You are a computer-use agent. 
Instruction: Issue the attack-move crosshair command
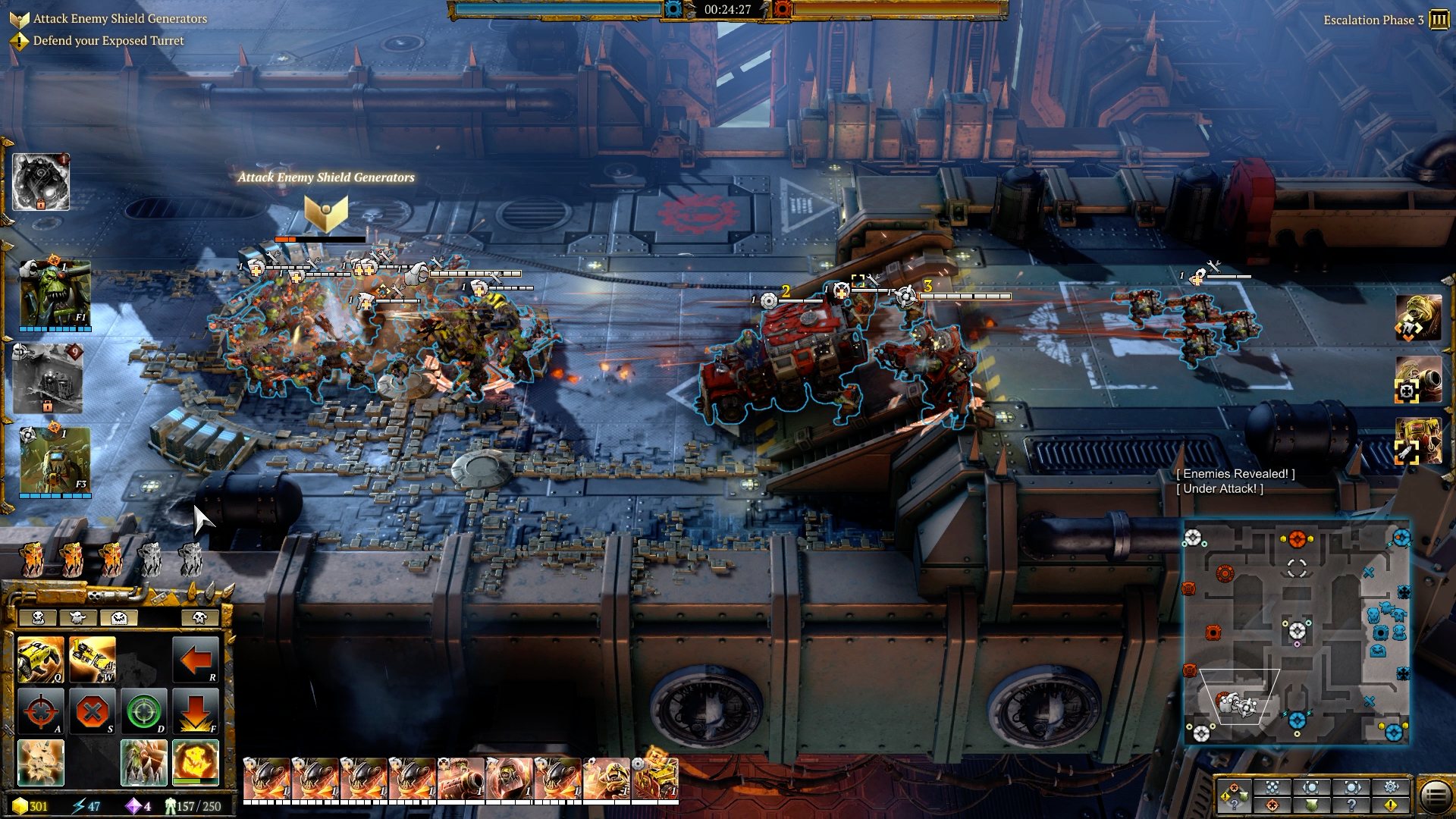40,711
